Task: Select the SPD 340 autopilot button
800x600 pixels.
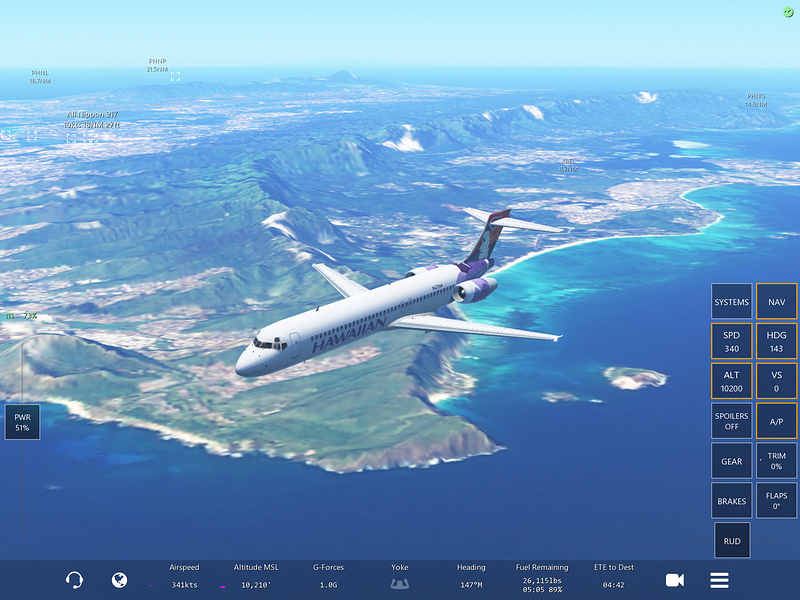Action: [x=732, y=341]
